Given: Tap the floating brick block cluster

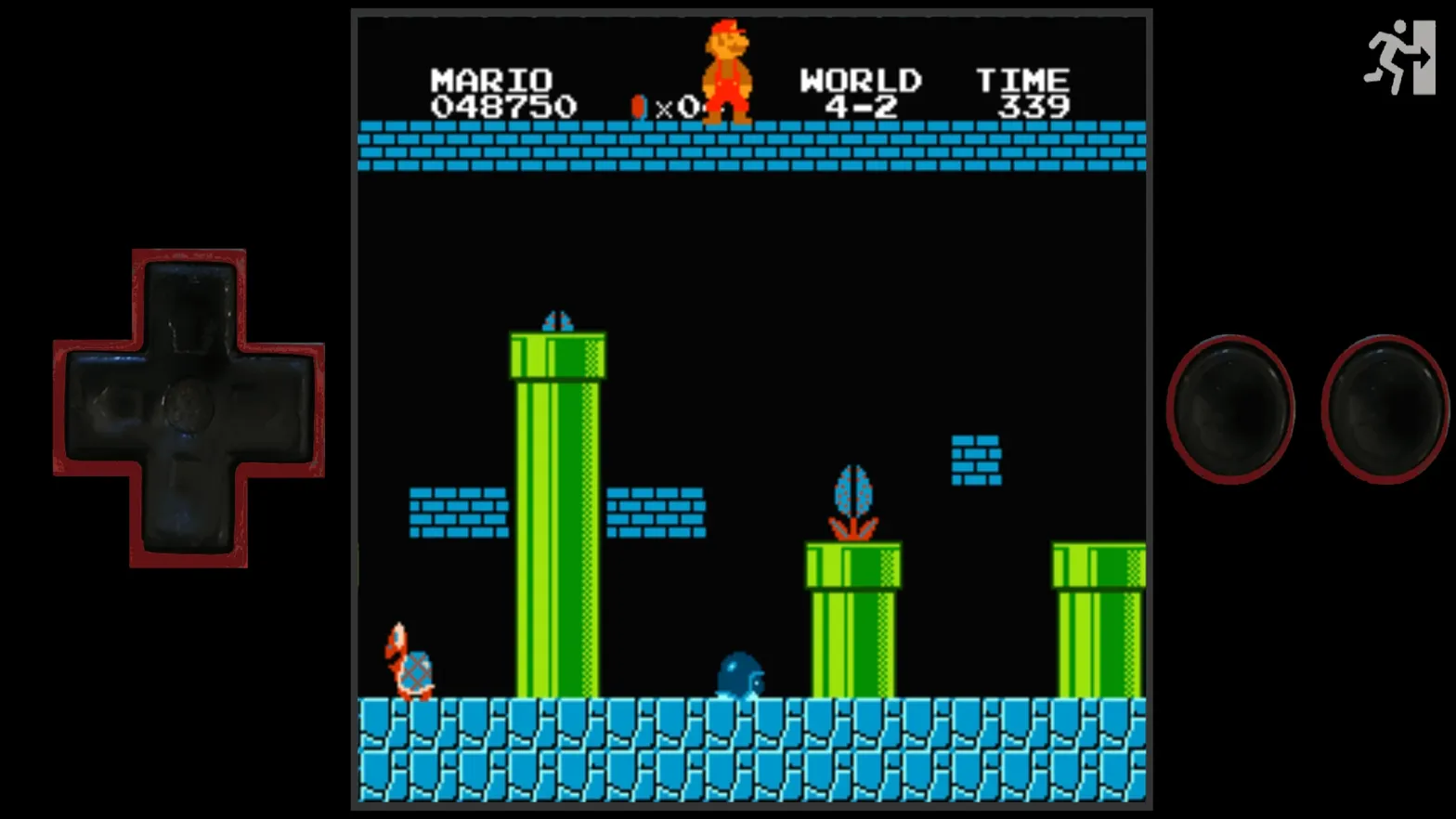Looking at the screenshot, I should click(x=976, y=457).
